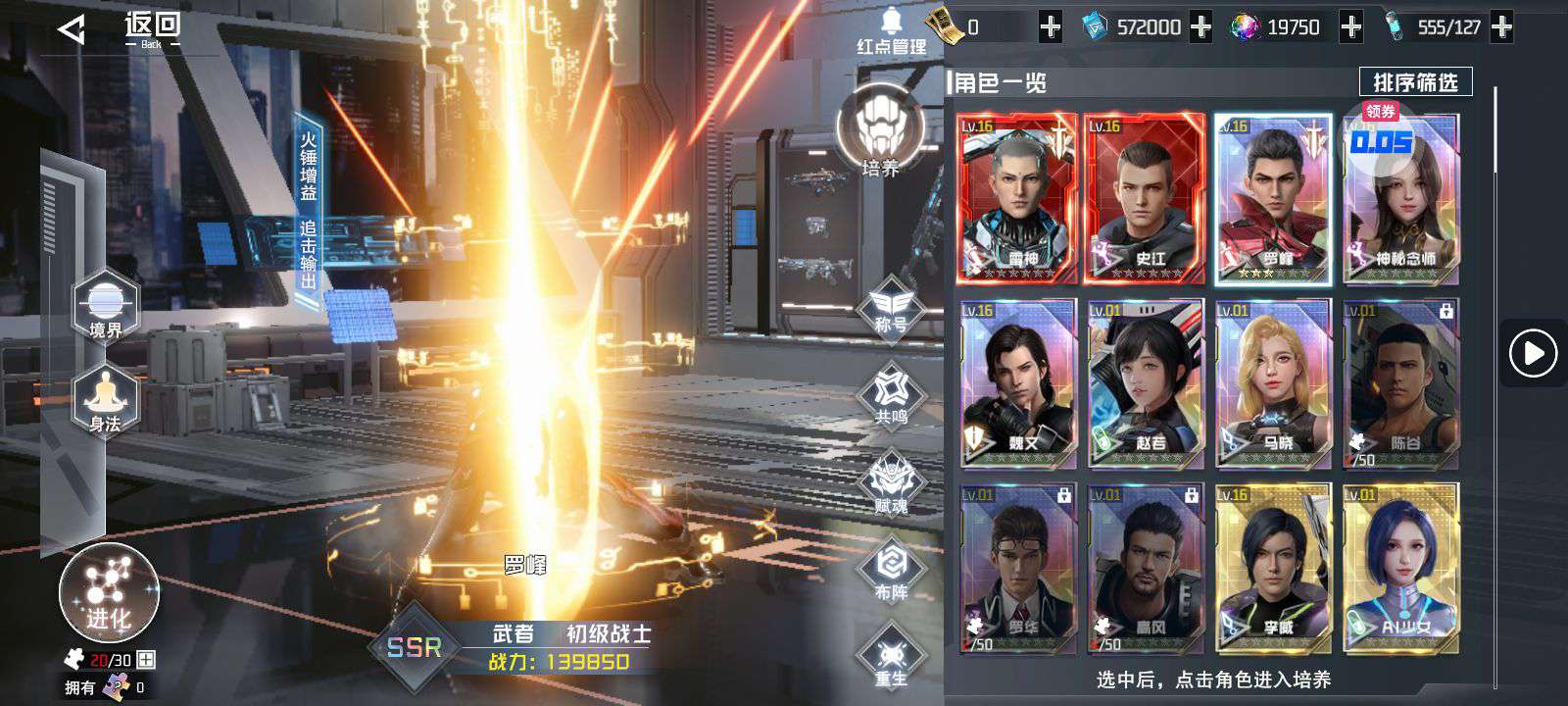Select the 史江 character card

pos(1145,199)
